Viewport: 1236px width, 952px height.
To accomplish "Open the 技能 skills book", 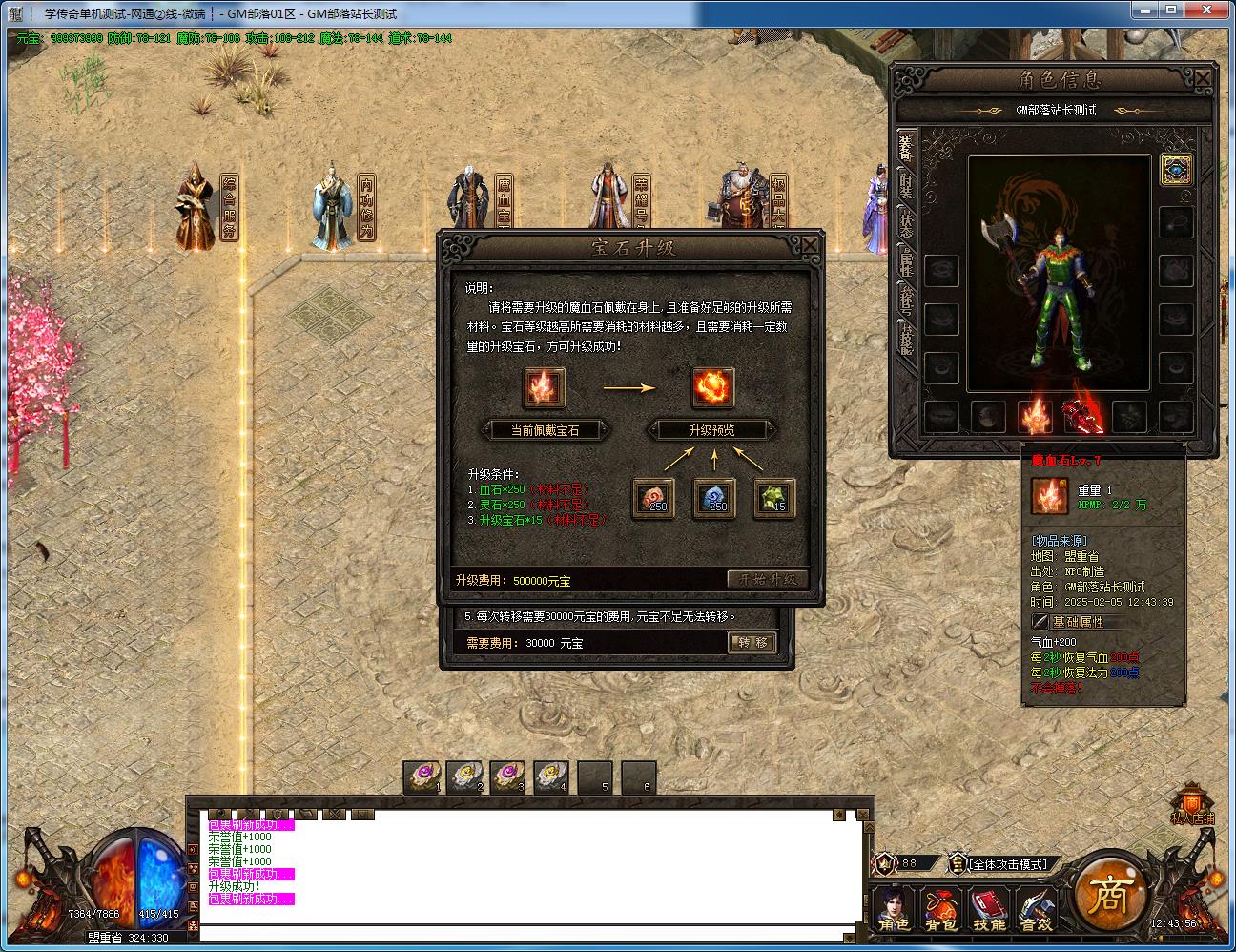I will tap(989, 909).
